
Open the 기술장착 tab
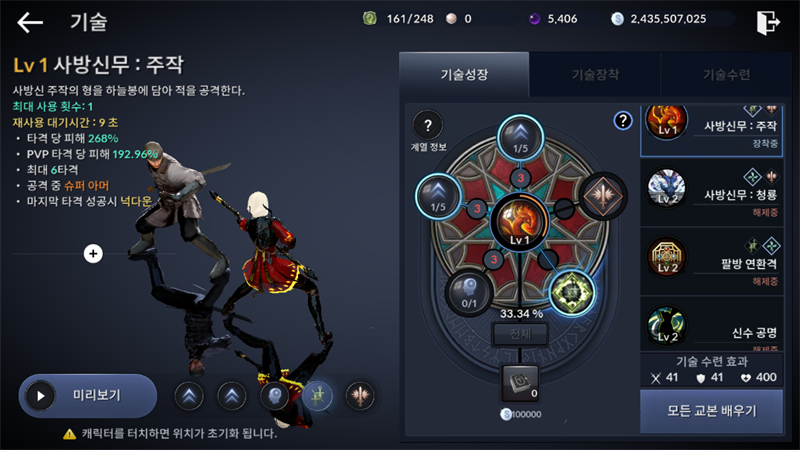click(x=594, y=74)
